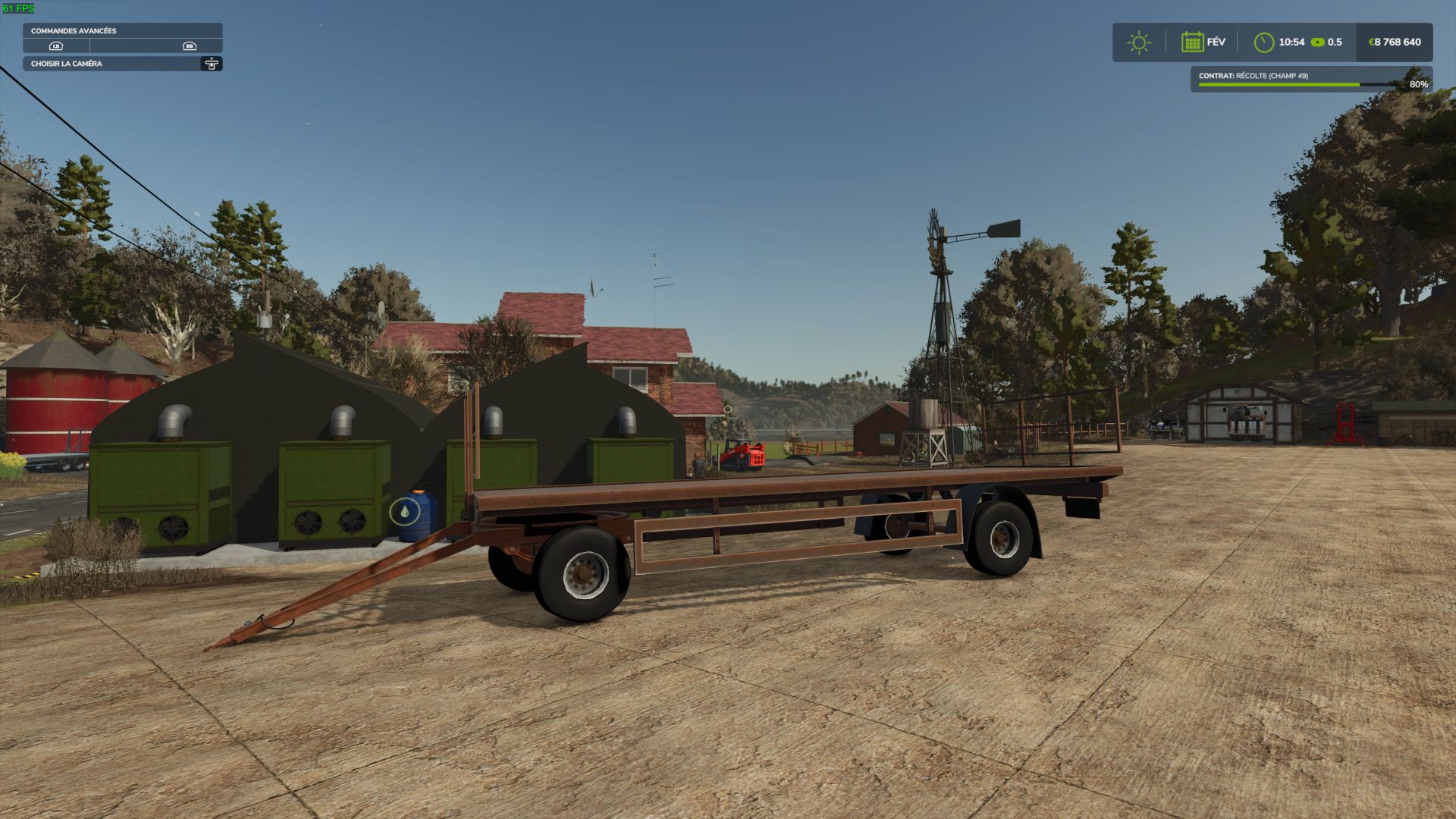Select the Récolte Champ 49 contract tracker
1456x819 pixels.
point(1311,80)
